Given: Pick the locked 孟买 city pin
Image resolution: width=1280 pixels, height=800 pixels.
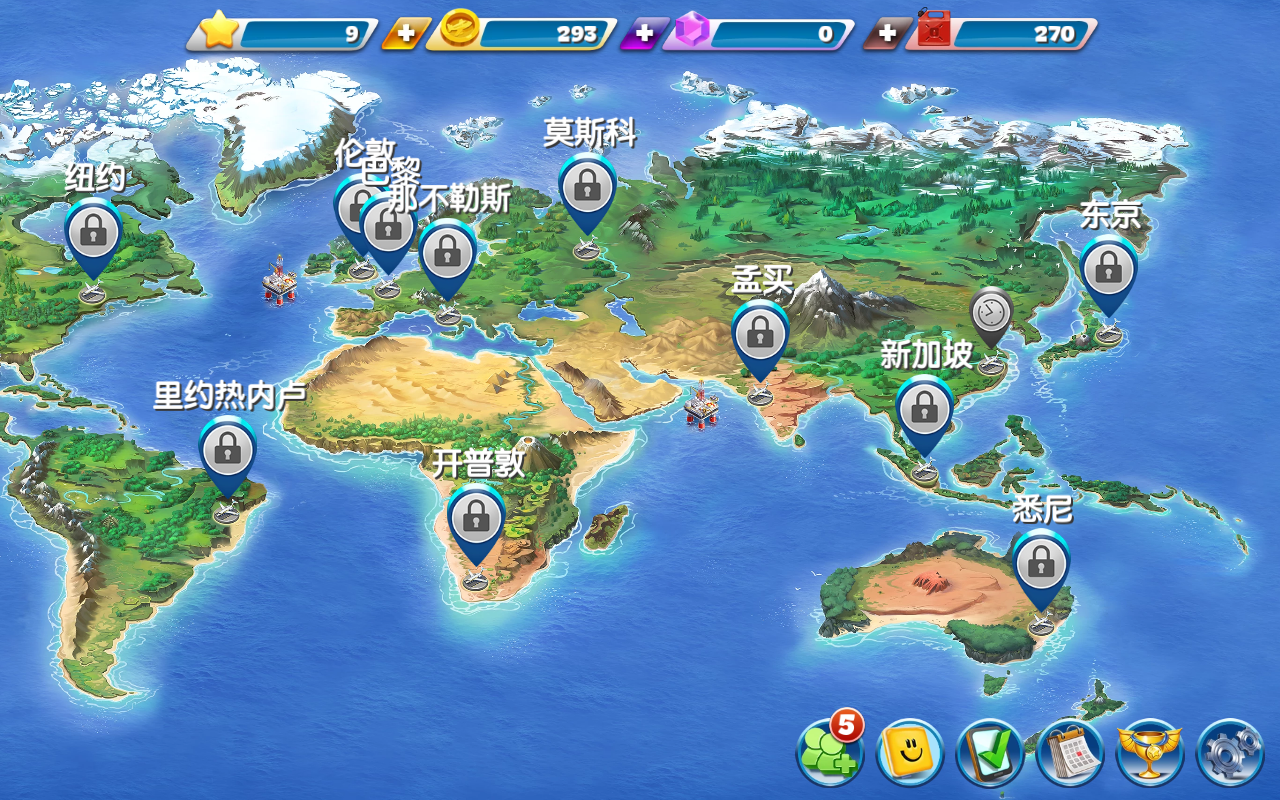Looking at the screenshot, I should point(760,332).
